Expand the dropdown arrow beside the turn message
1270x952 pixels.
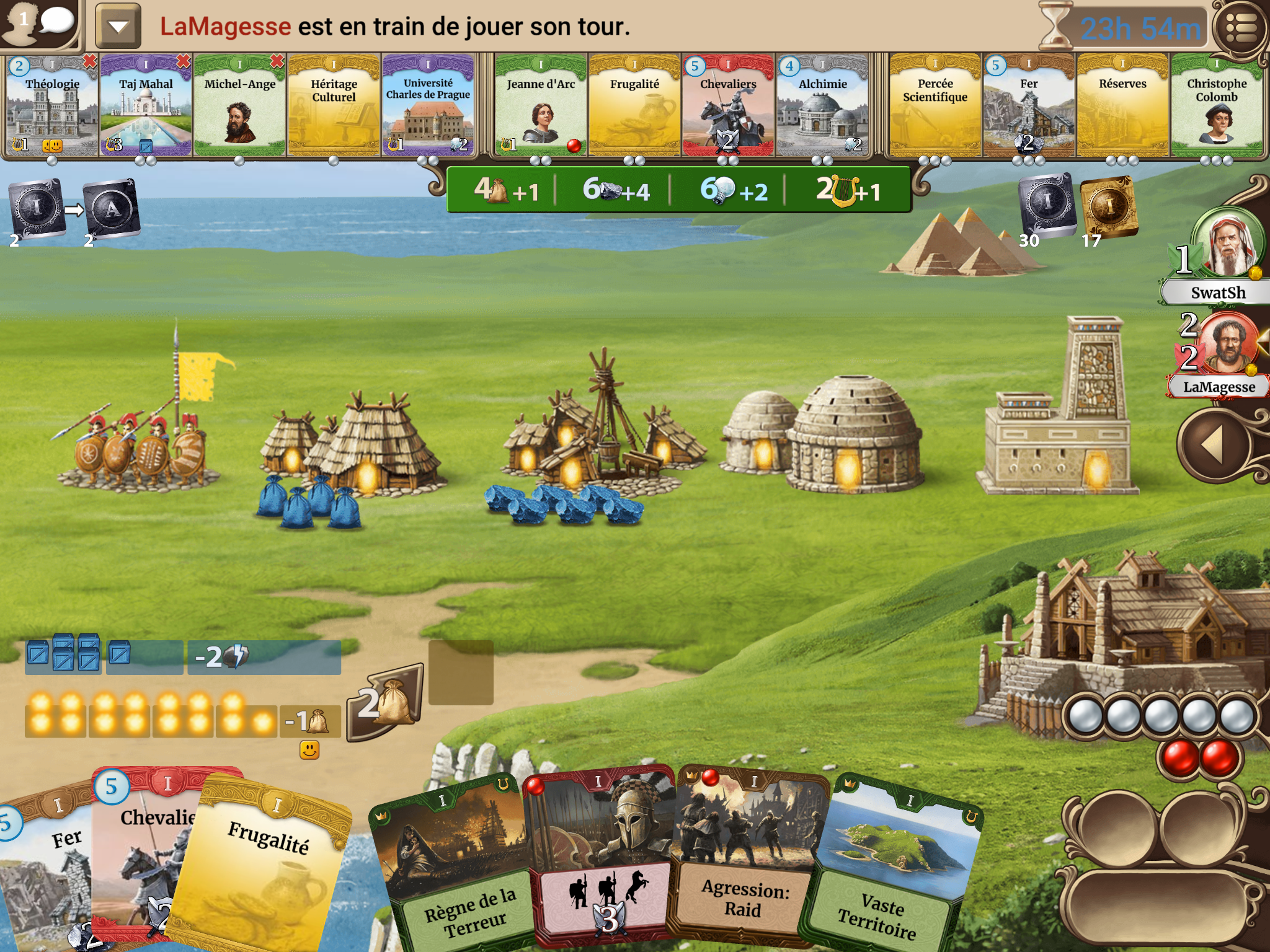[118, 26]
